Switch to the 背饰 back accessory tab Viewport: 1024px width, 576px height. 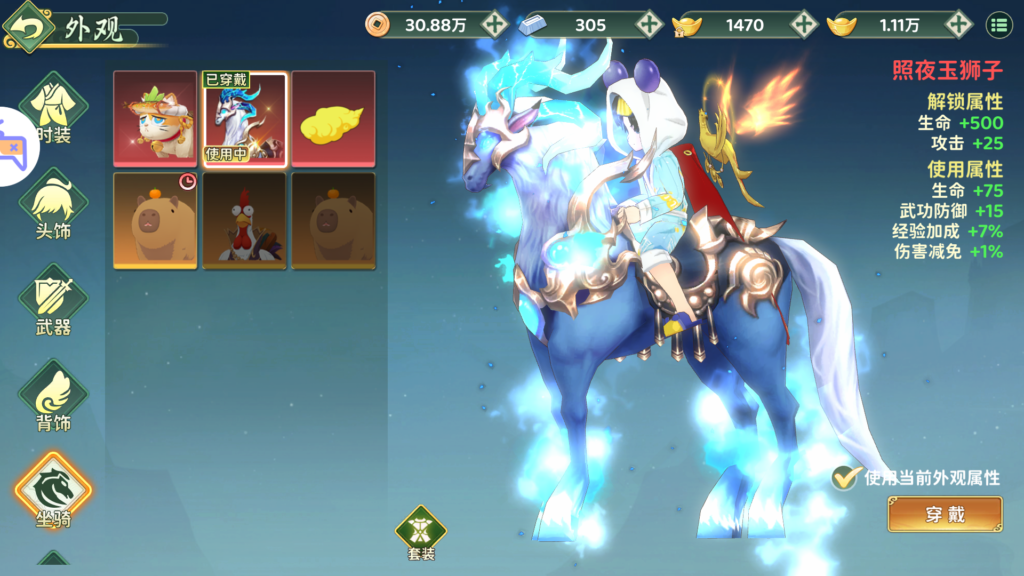[52, 397]
